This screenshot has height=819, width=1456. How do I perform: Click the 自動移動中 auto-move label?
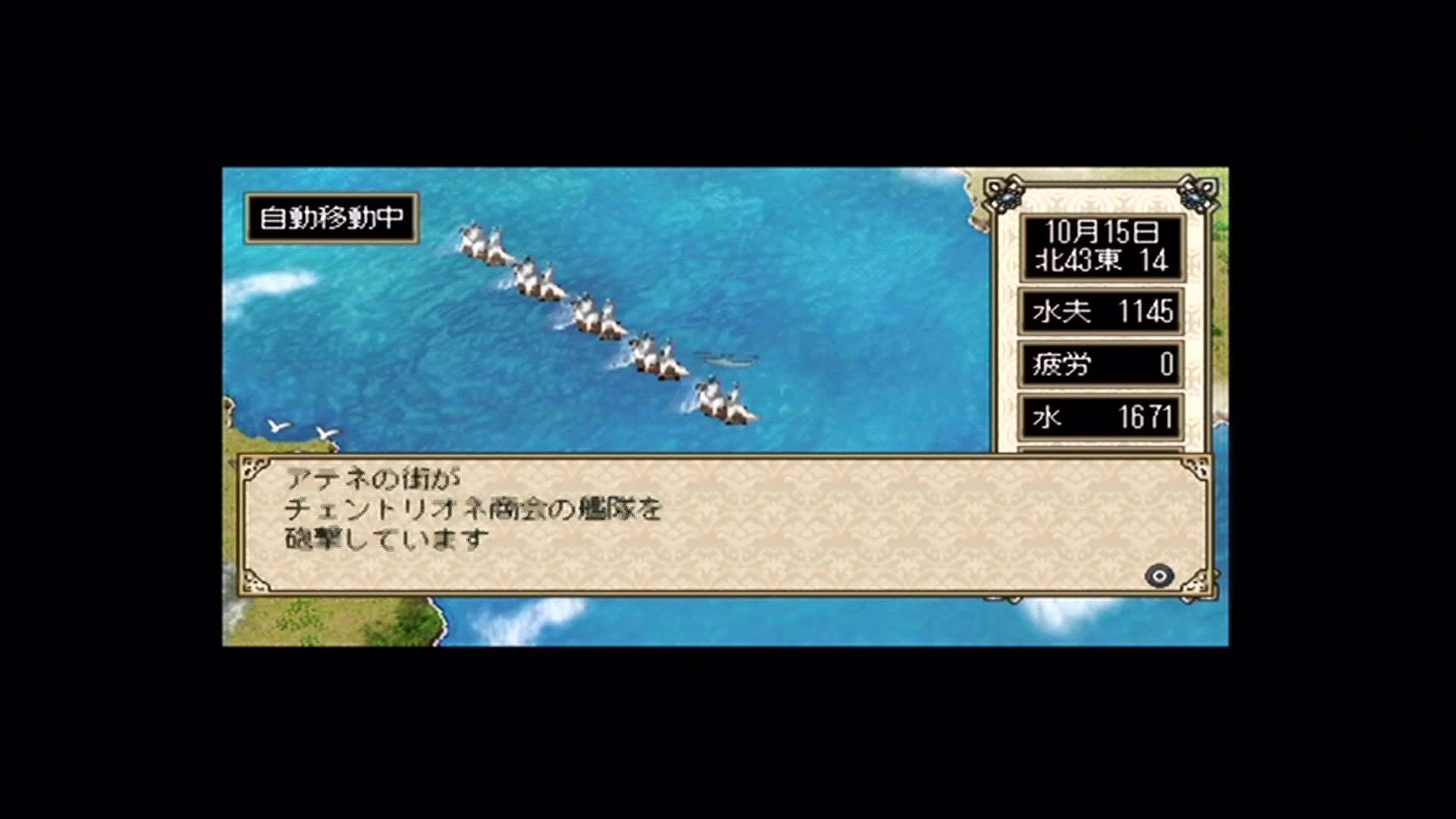pyautogui.click(x=331, y=218)
